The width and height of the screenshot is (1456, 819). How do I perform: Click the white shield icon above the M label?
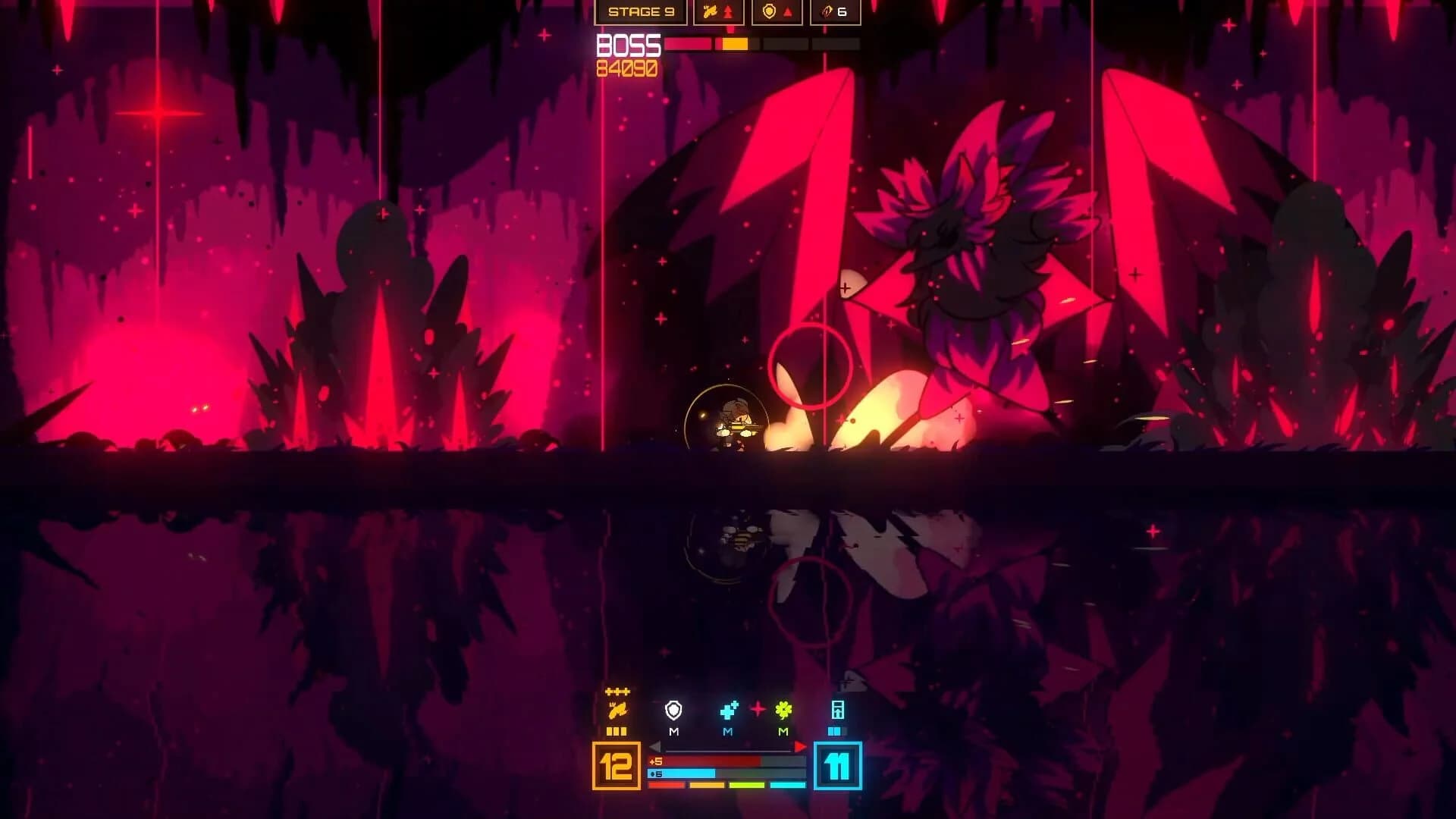(673, 711)
